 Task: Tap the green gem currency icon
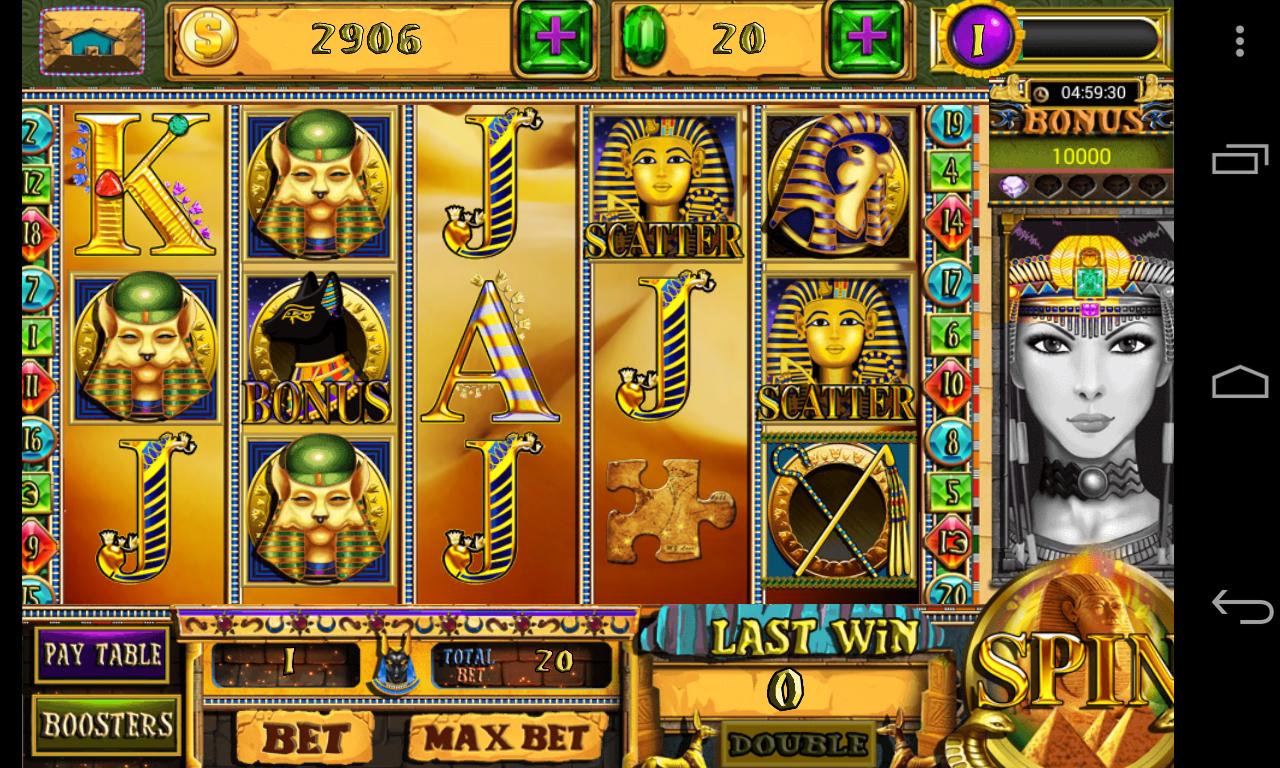(x=646, y=37)
